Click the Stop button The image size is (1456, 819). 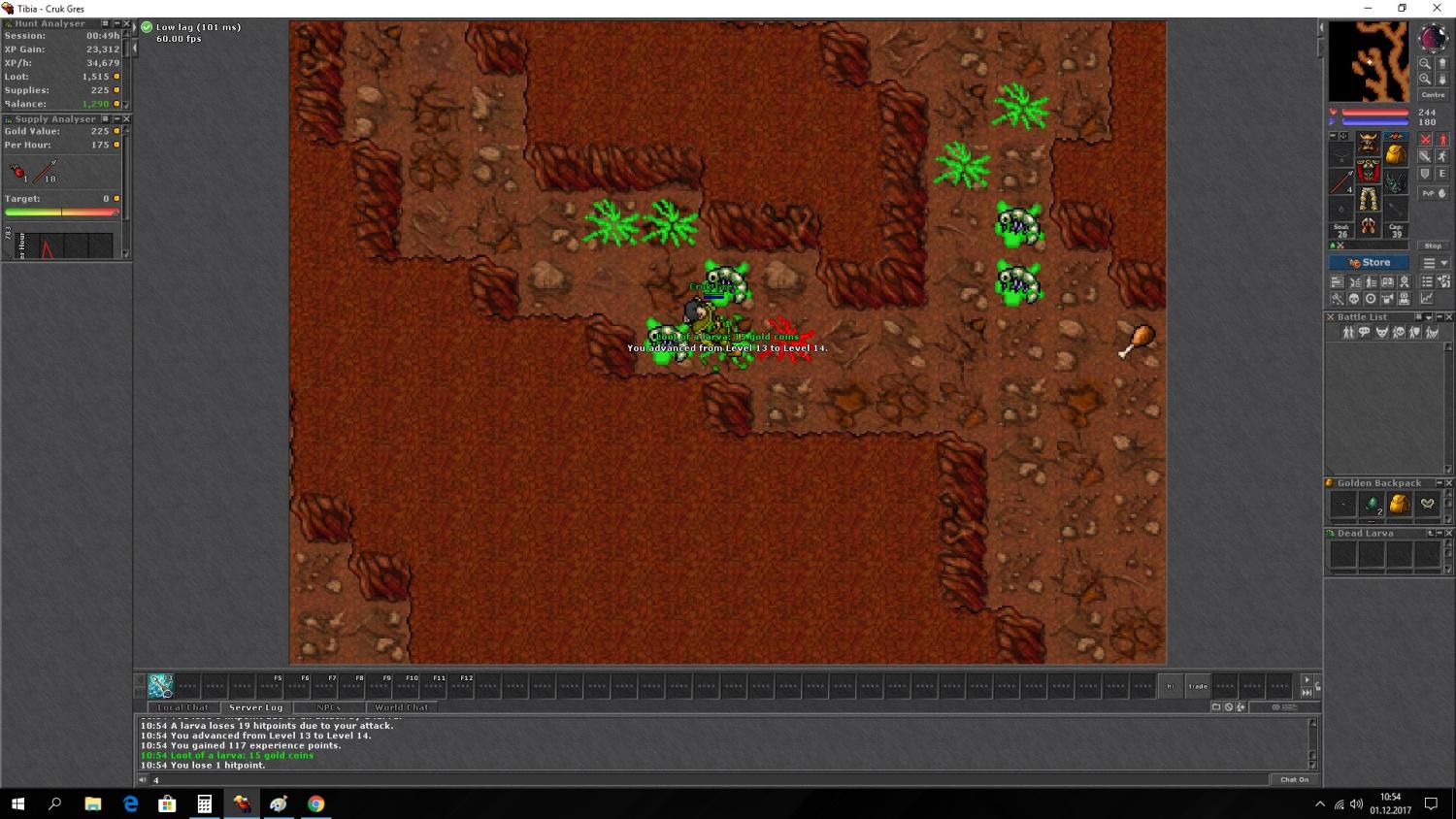click(1433, 246)
